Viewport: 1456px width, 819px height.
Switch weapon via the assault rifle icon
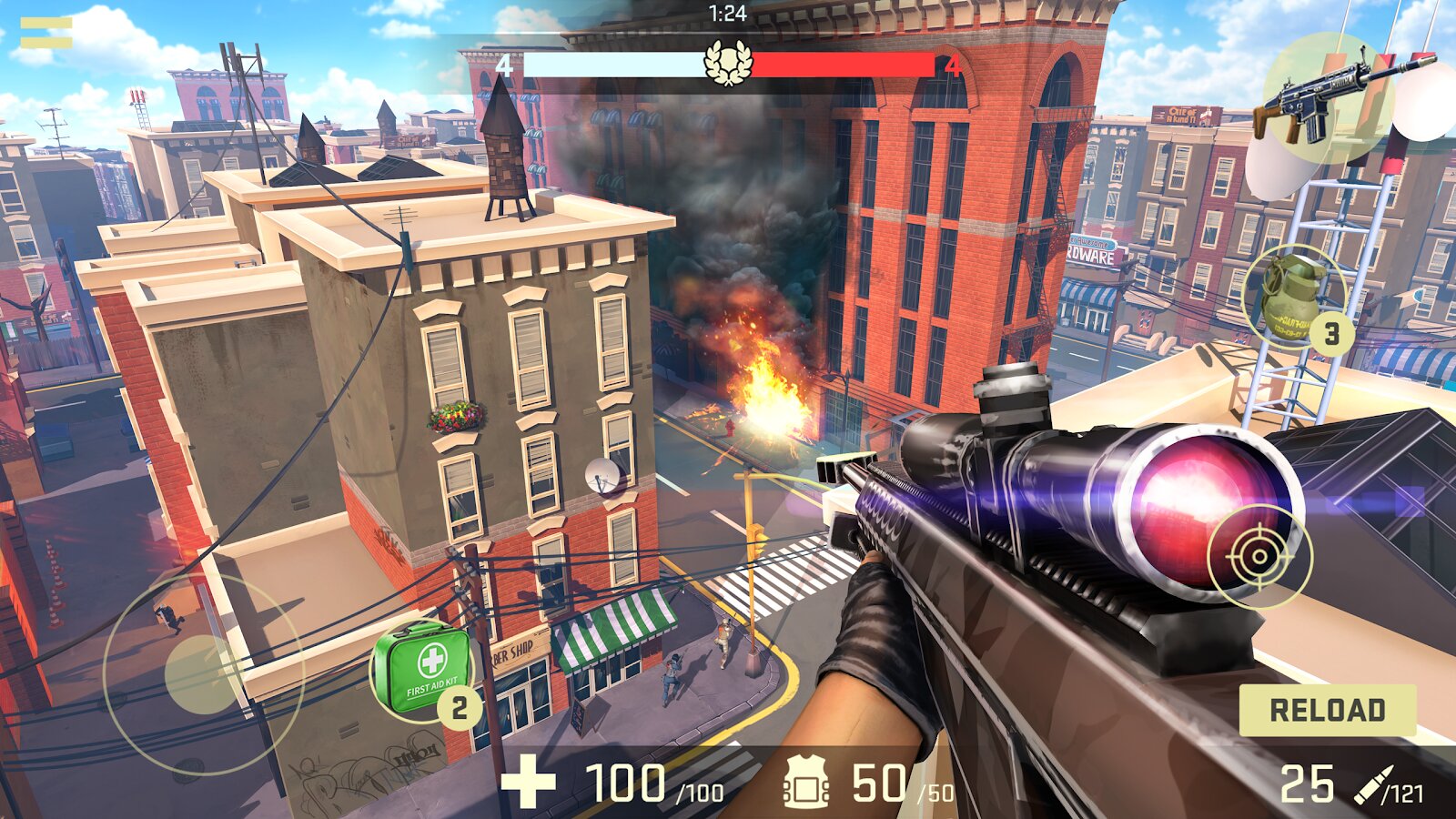[1329, 98]
